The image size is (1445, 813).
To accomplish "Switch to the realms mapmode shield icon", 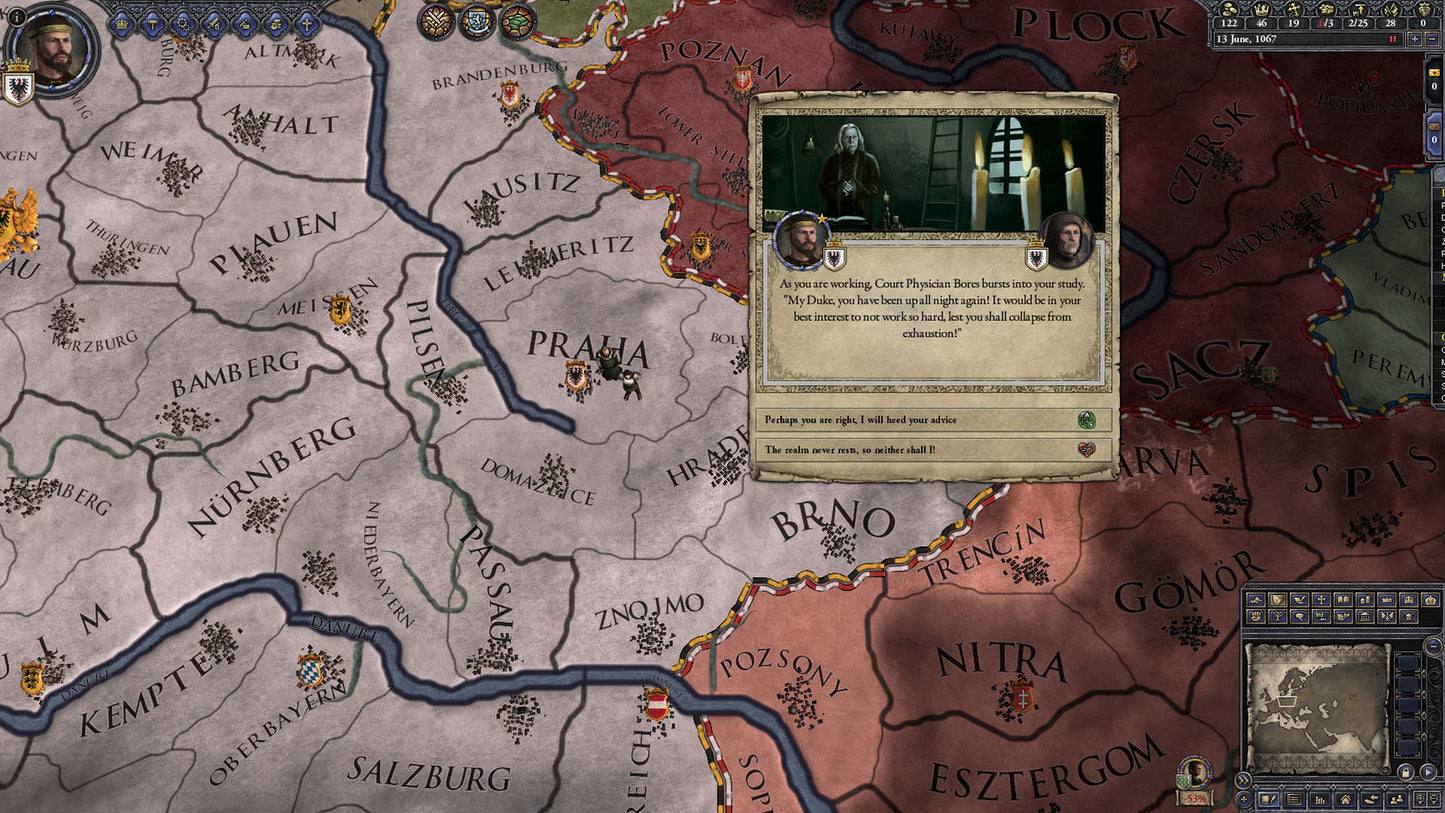I will (x=1277, y=600).
